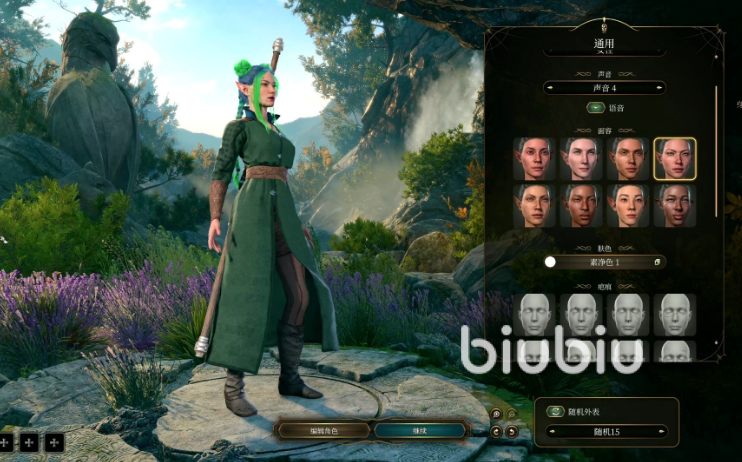Open the 素净色 1 skin color selector
The width and height of the screenshot is (742, 462).
605,262
